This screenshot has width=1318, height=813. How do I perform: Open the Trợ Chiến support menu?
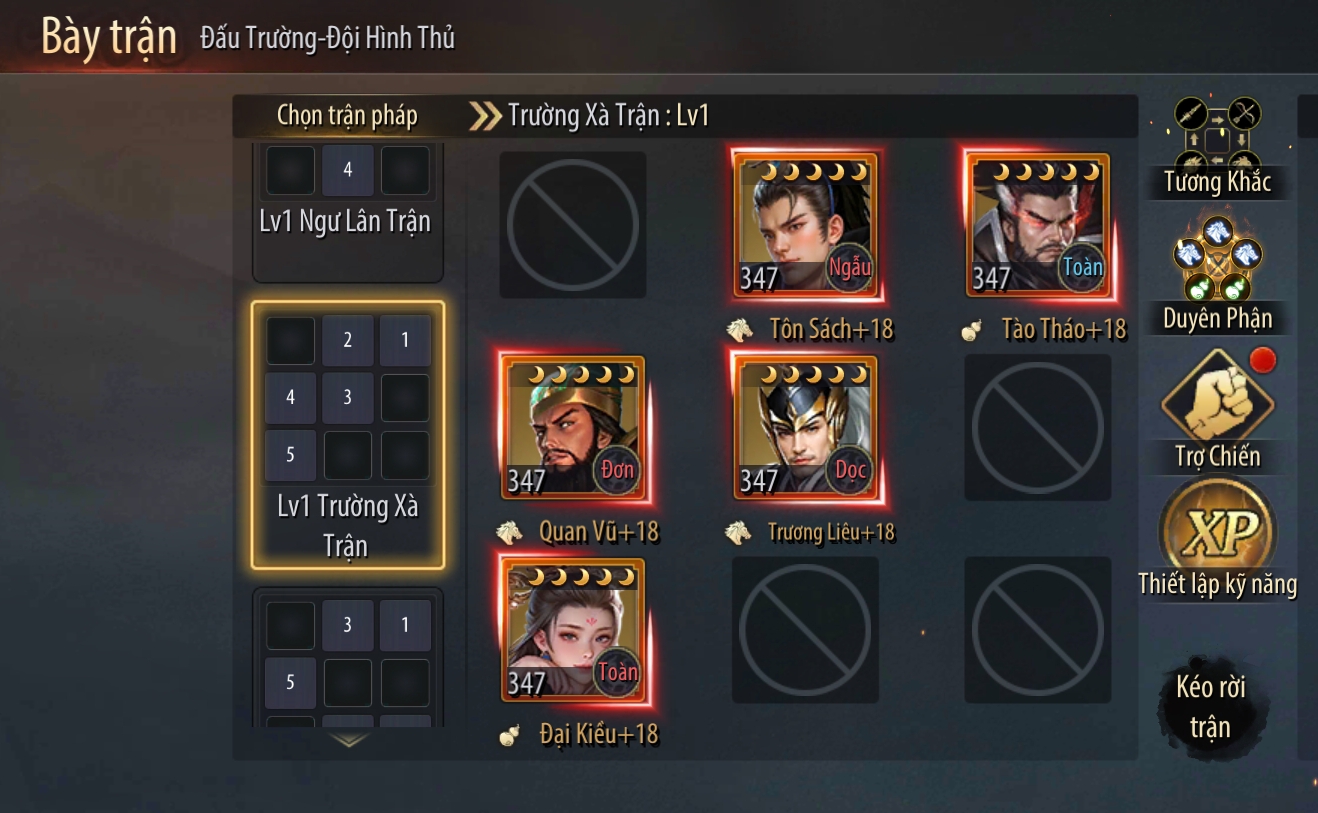tap(1217, 410)
